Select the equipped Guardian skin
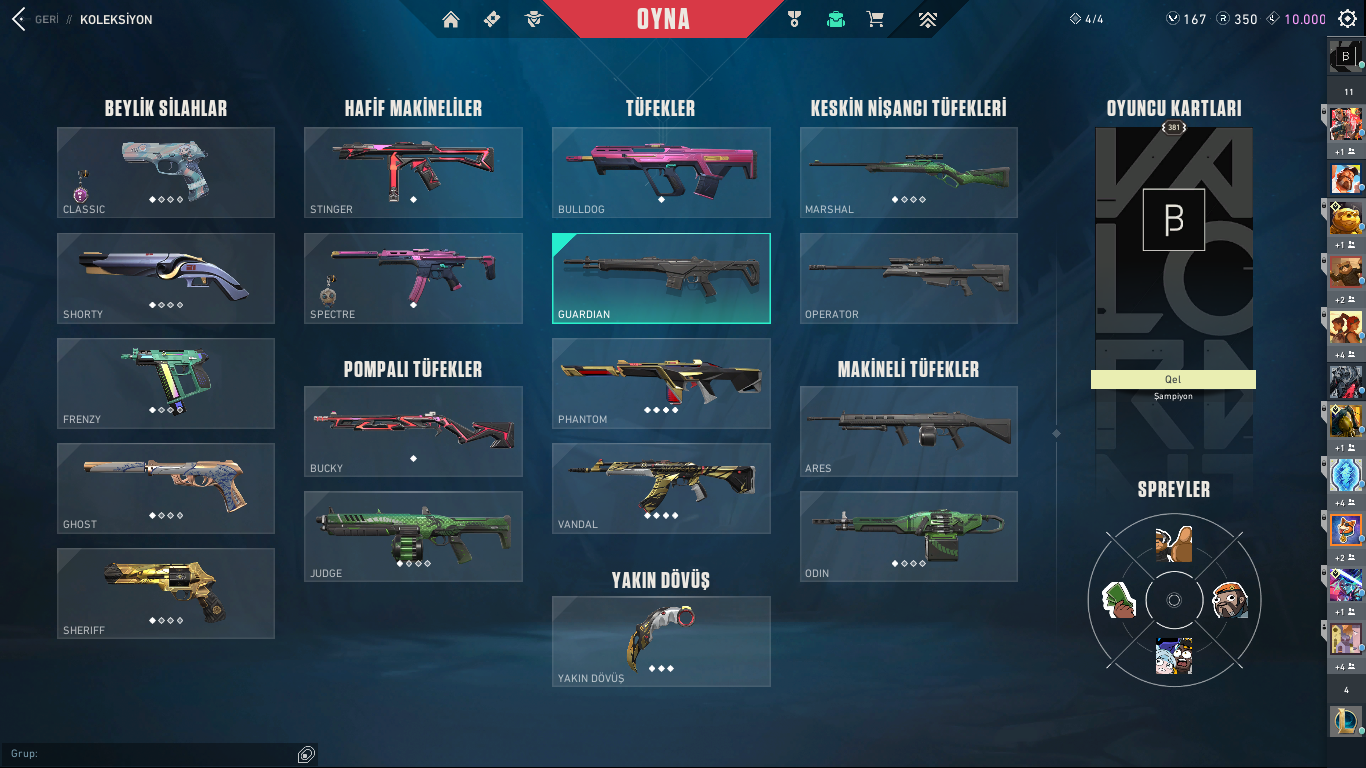Screen dimensions: 1366x768 pyautogui.click(x=660, y=278)
